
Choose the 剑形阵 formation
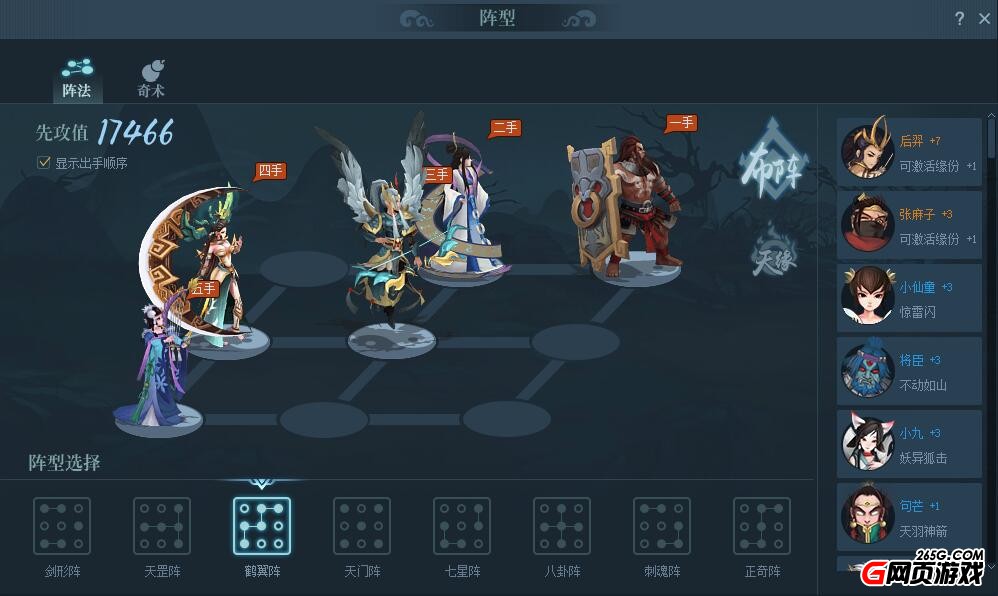pyautogui.click(x=62, y=527)
